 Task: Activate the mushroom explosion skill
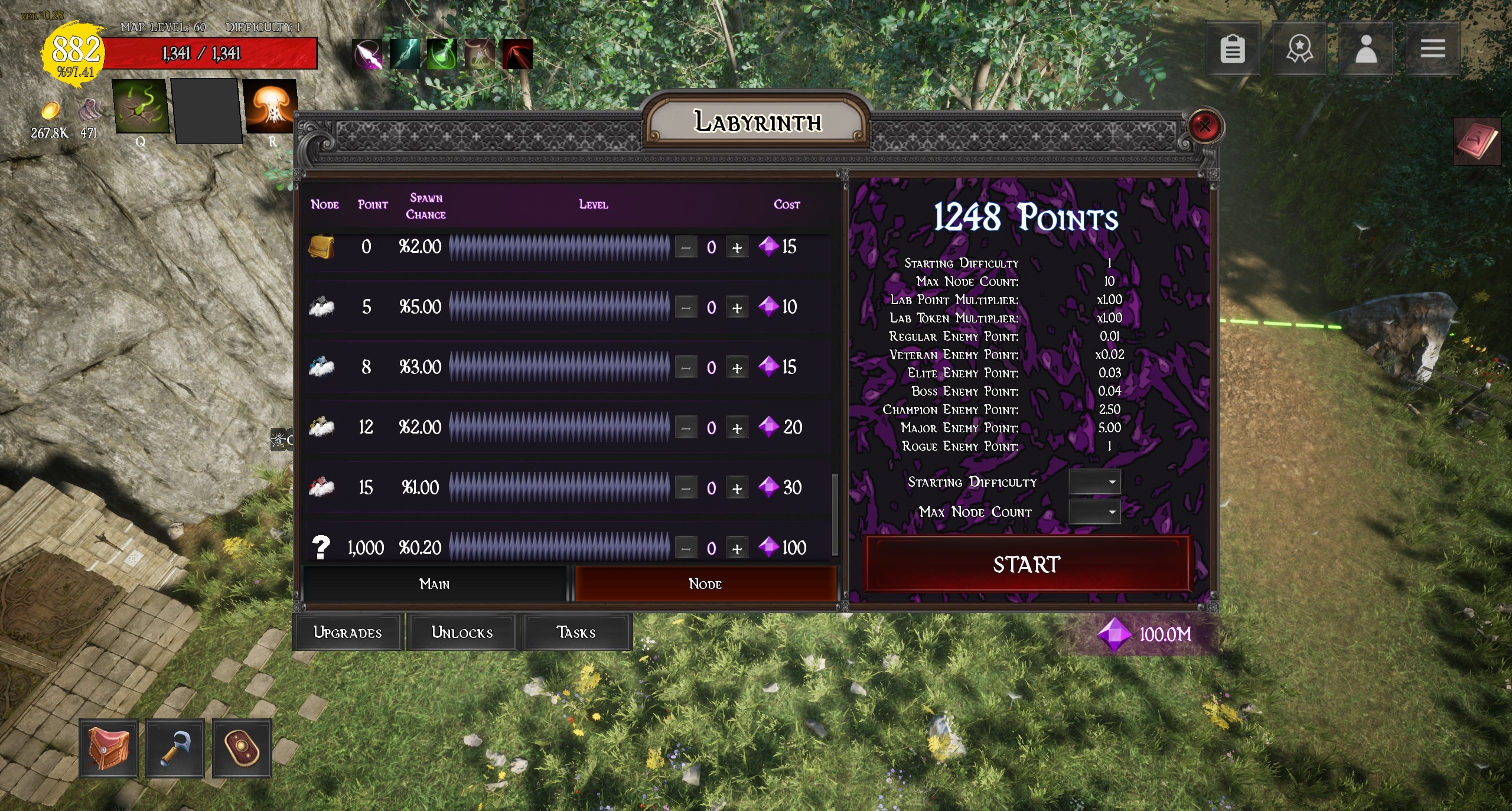point(271,106)
